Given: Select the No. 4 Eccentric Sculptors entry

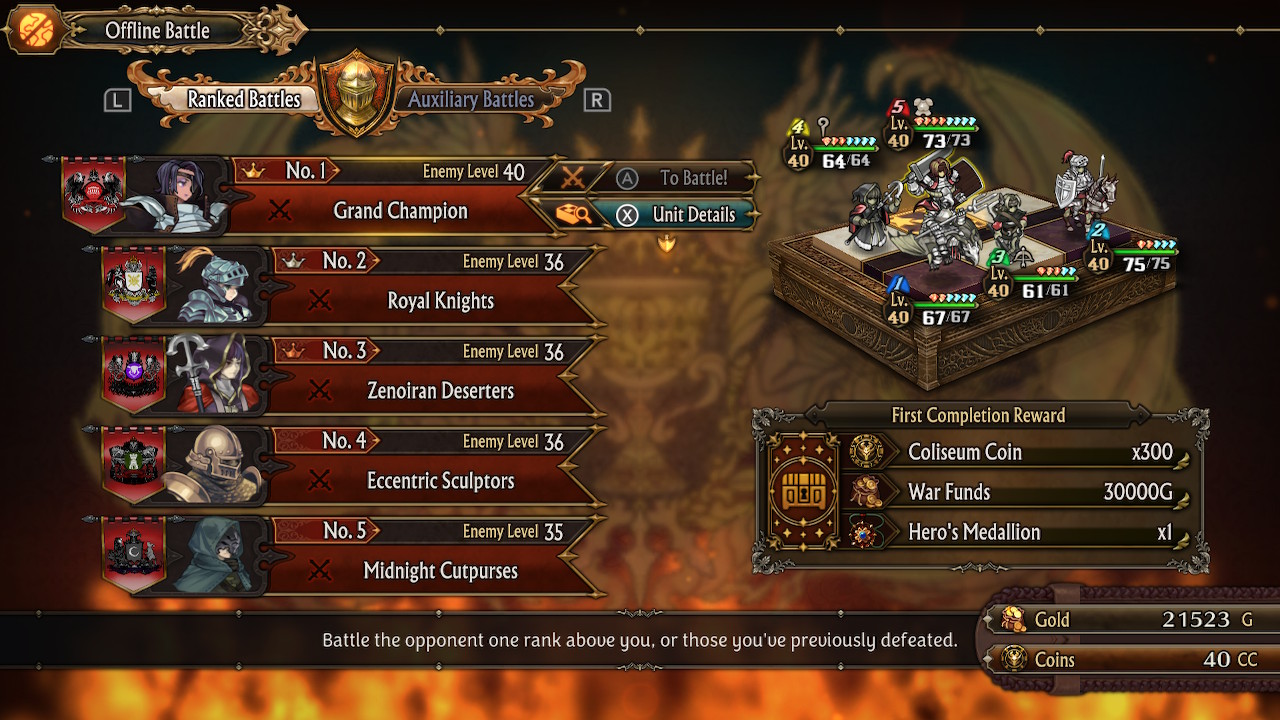Looking at the screenshot, I should click(440, 481).
